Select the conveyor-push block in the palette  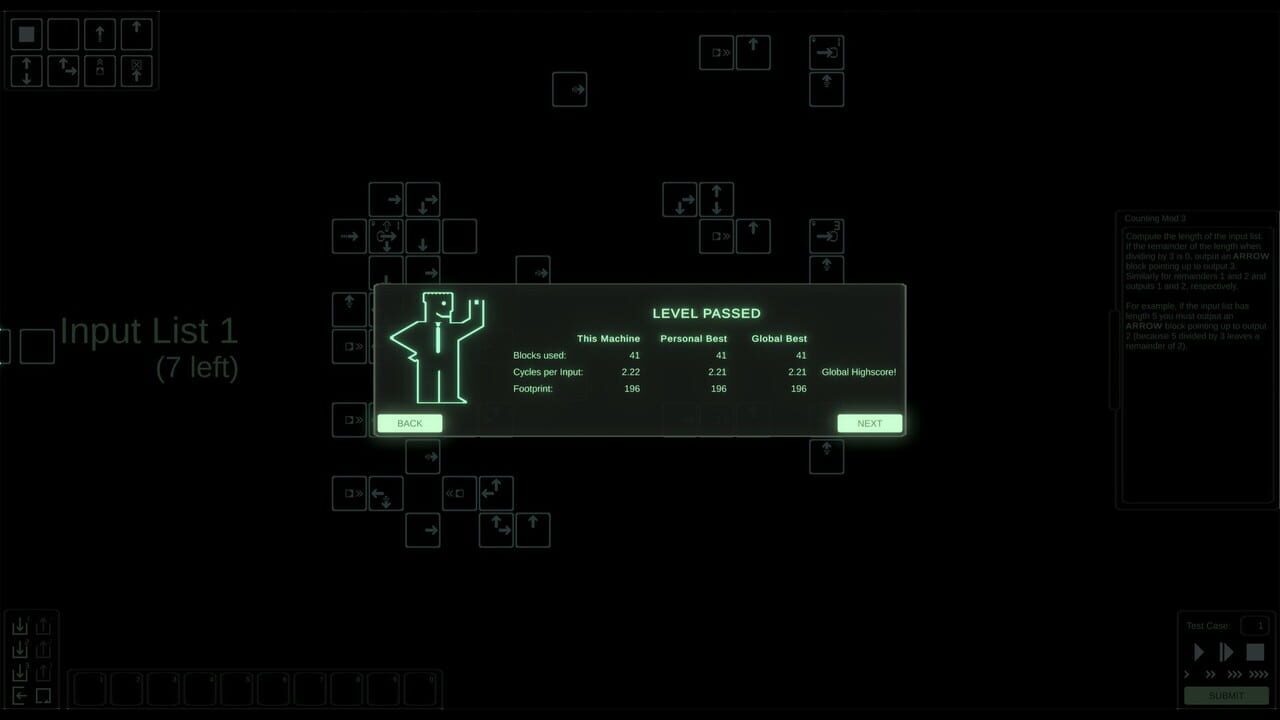pyautogui.click(x=99, y=71)
